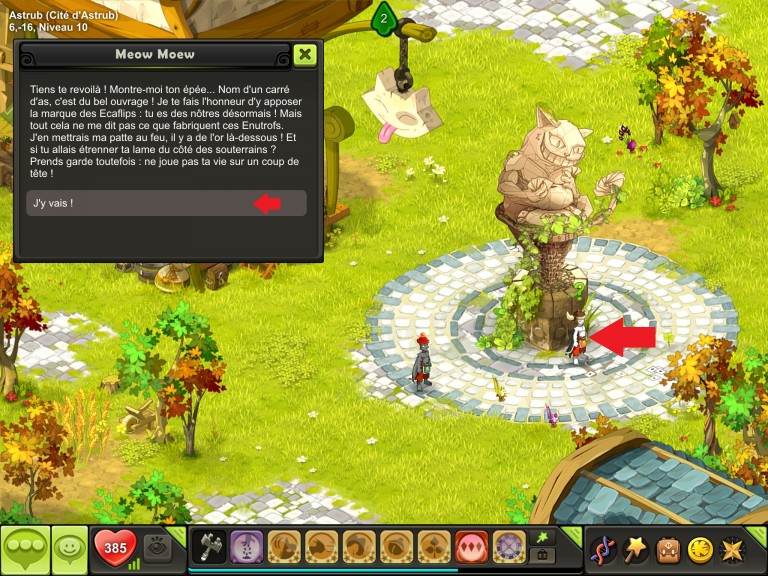Screen dimensions: 768x576
Task: Open the backpack inventory
Action: (x=668, y=549)
